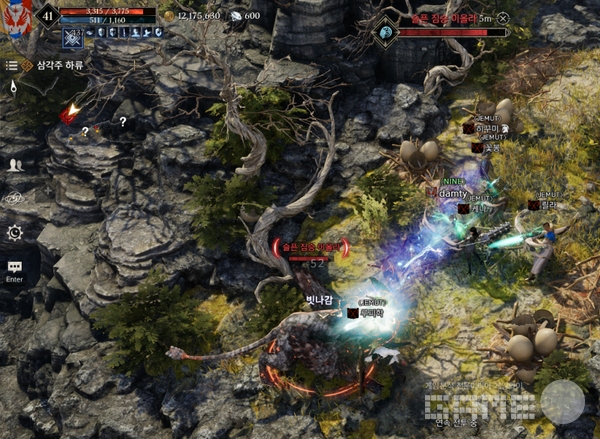Open the chat box speech bubble
Screen dimensions: 600x439
[14, 267]
